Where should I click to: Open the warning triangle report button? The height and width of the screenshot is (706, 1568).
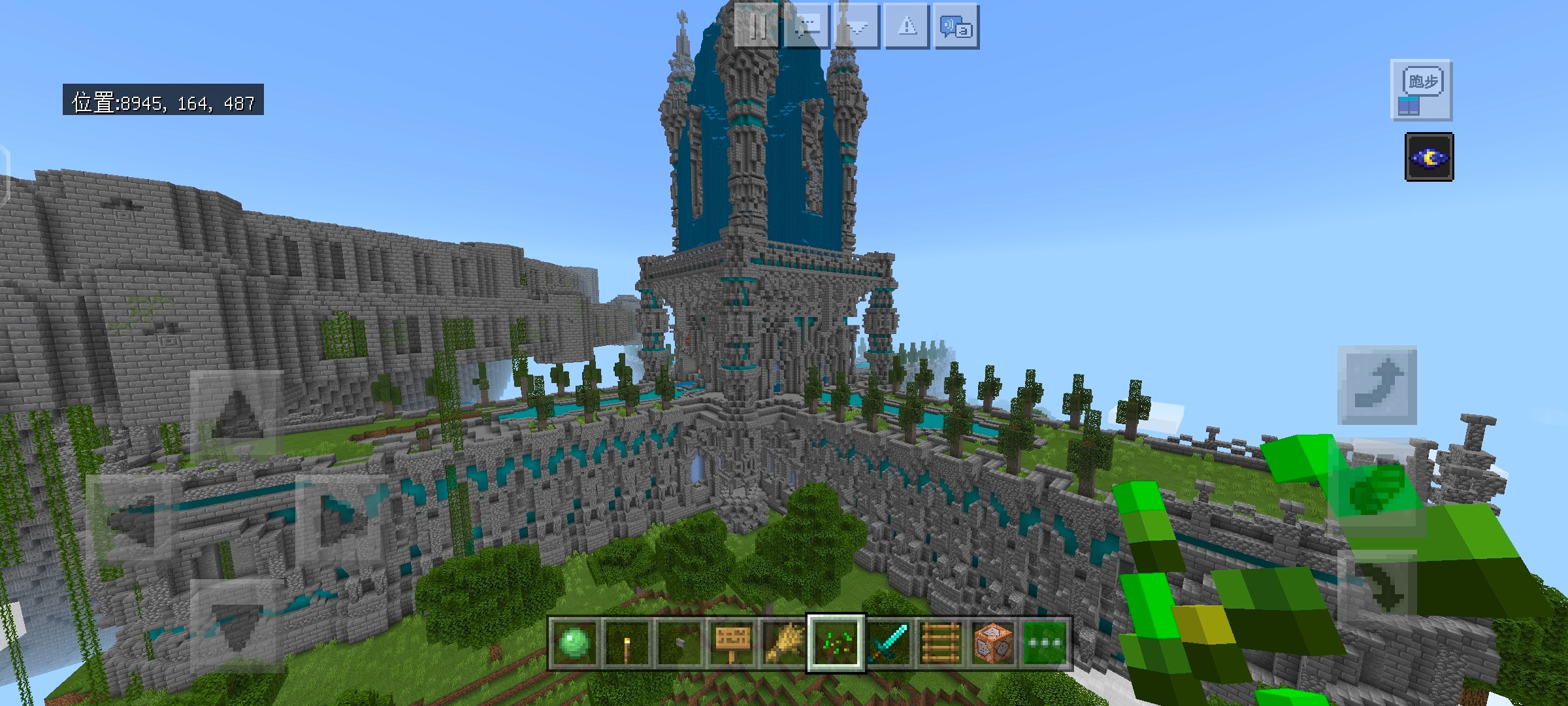[907, 26]
